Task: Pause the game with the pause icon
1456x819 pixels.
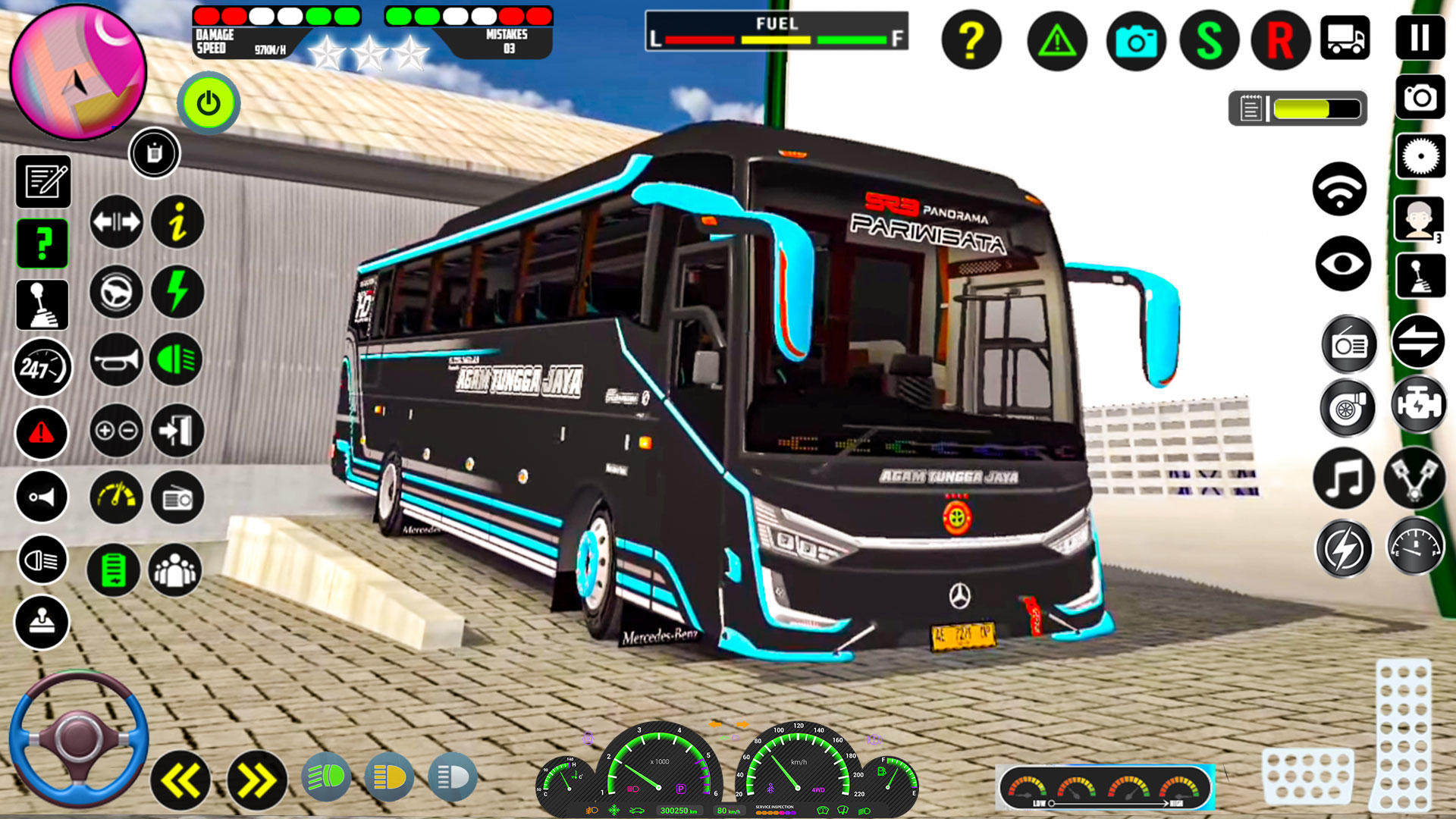Action: coord(1420,36)
